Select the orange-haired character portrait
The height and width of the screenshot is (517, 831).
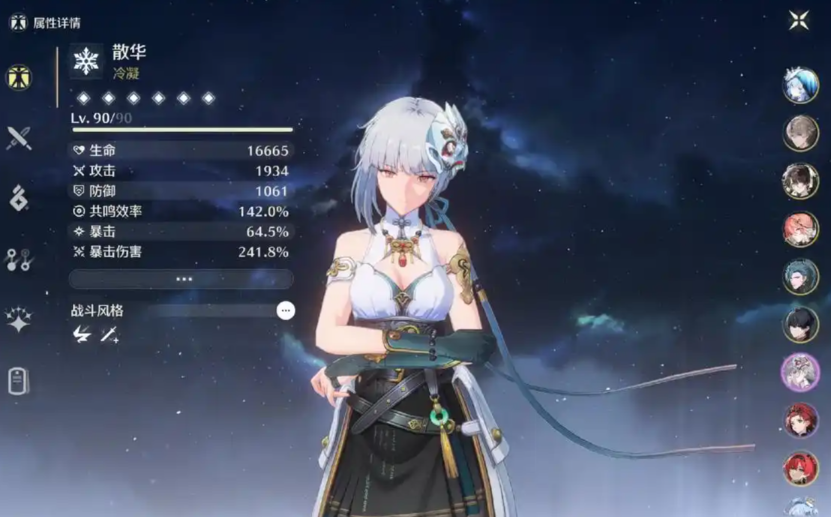[x=800, y=229]
